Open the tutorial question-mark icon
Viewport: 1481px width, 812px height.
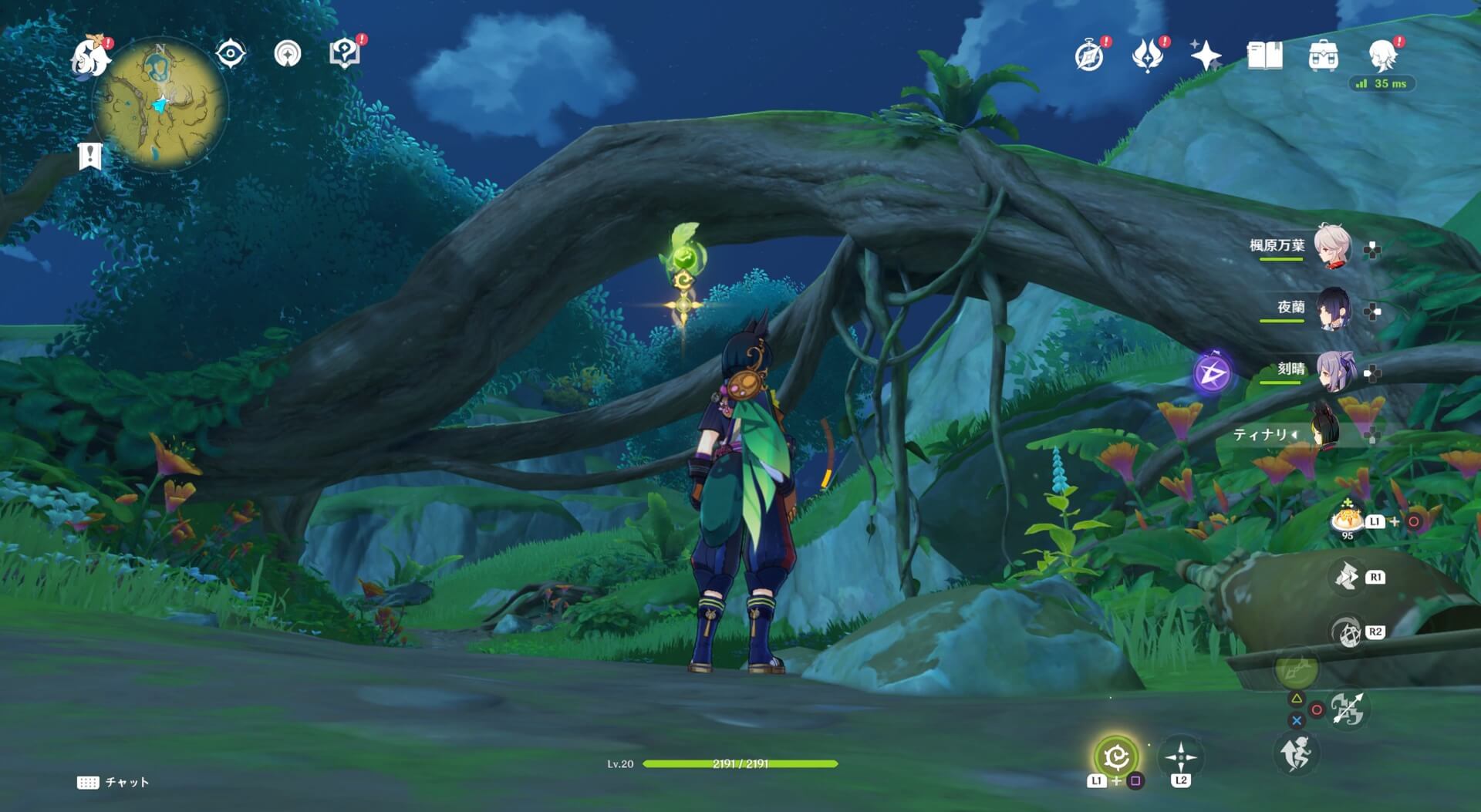point(344,53)
